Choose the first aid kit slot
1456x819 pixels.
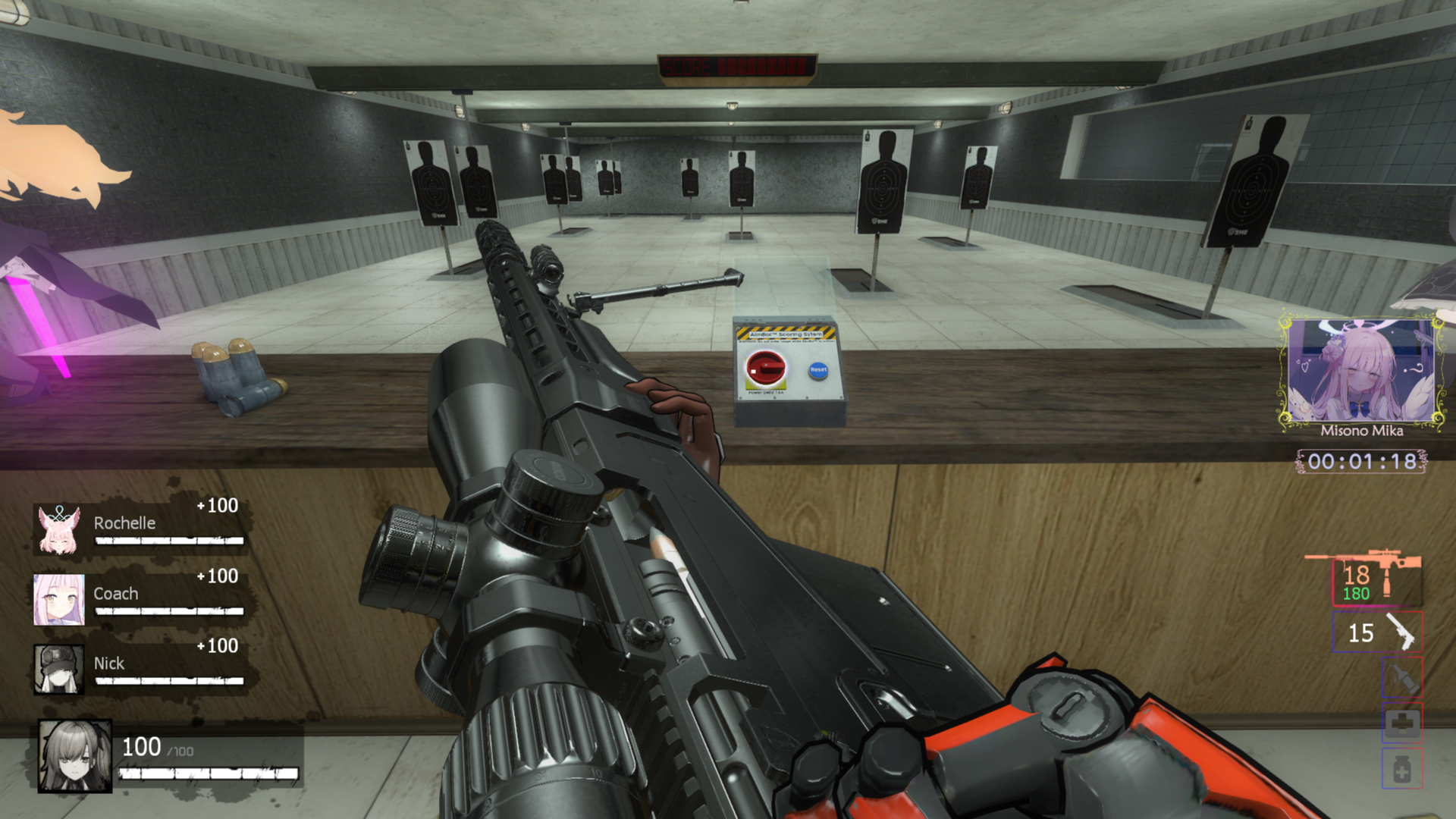pyautogui.click(x=1401, y=723)
